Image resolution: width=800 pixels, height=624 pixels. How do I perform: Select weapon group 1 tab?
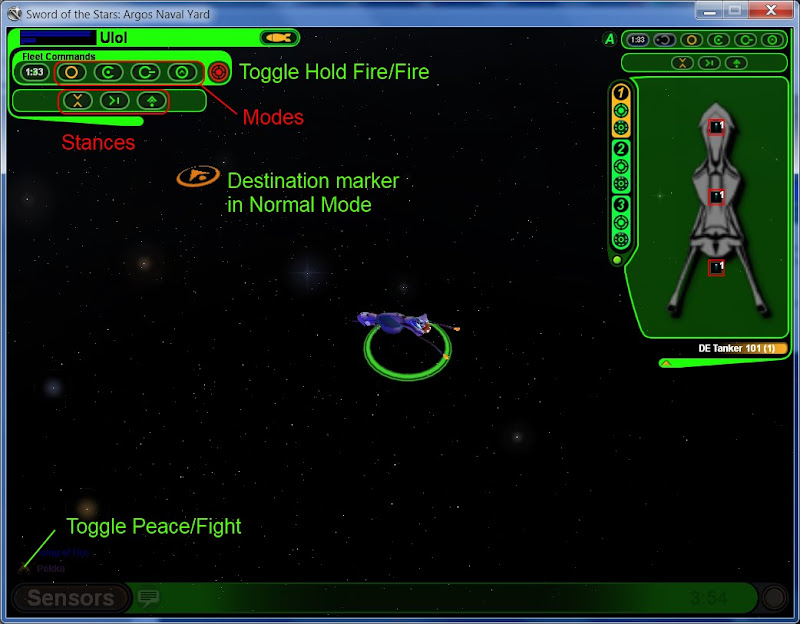(620, 93)
